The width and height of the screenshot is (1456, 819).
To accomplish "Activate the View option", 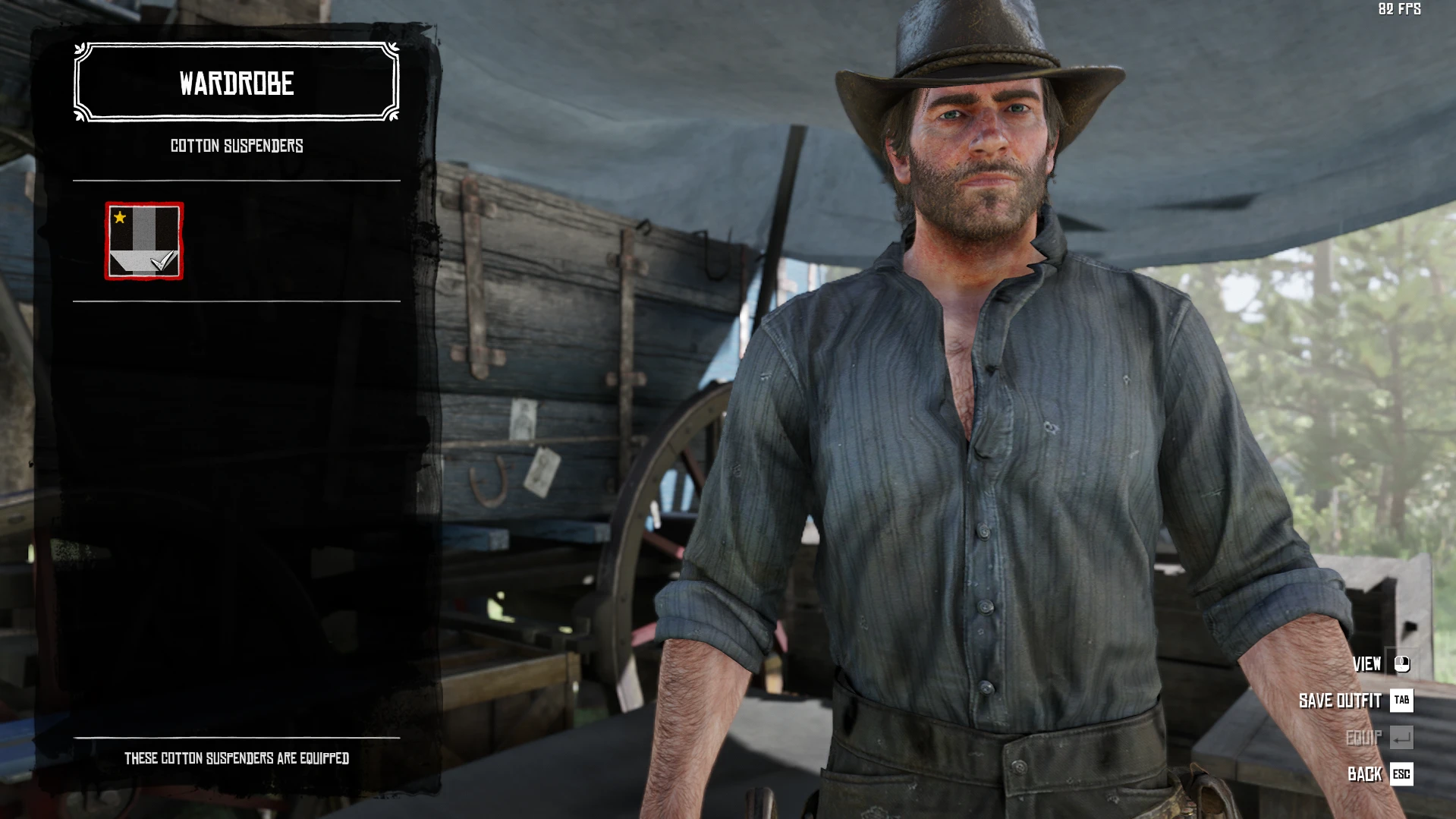I will click(x=1367, y=664).
